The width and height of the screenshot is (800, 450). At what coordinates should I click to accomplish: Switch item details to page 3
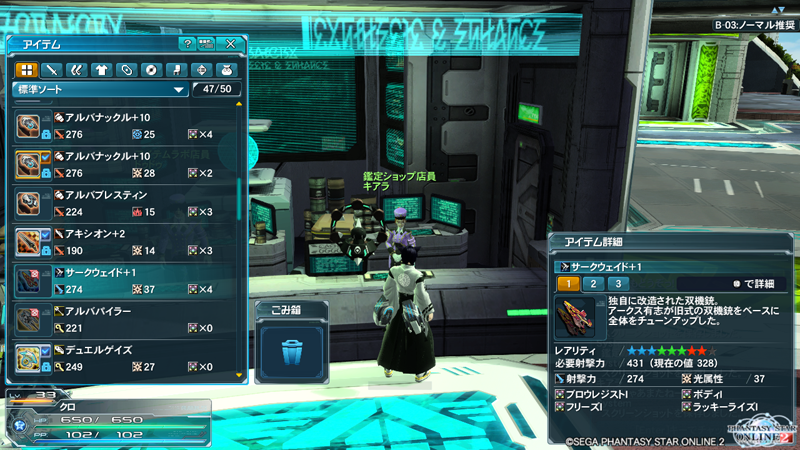click(x=617, y=285)
